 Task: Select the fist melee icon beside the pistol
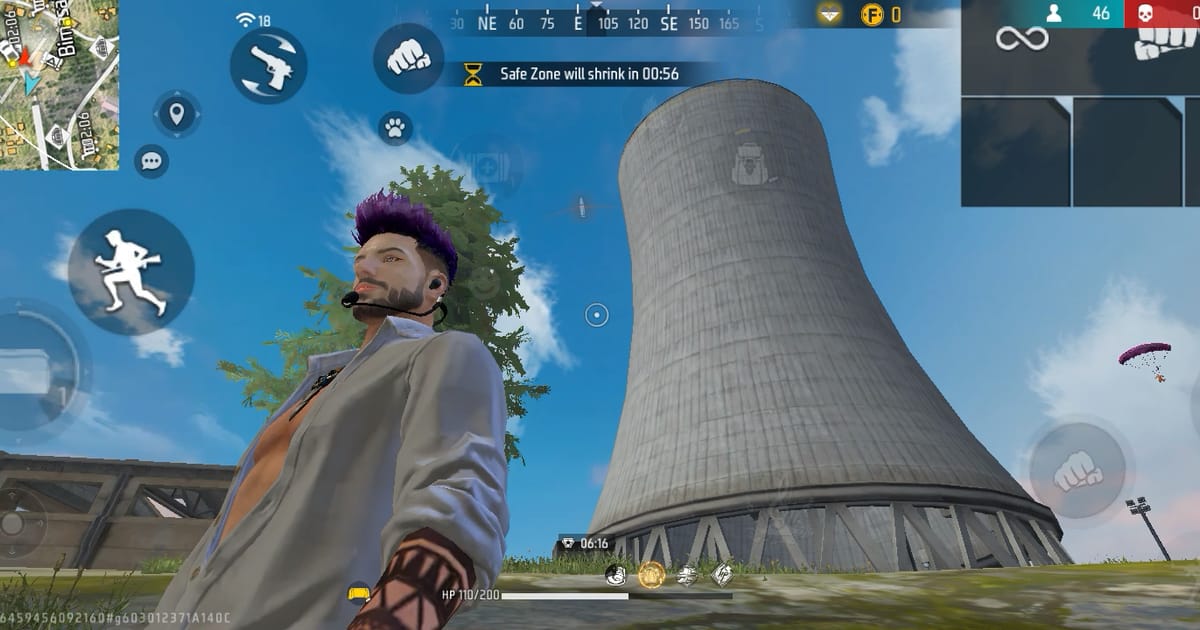click(x=408, y=59)
